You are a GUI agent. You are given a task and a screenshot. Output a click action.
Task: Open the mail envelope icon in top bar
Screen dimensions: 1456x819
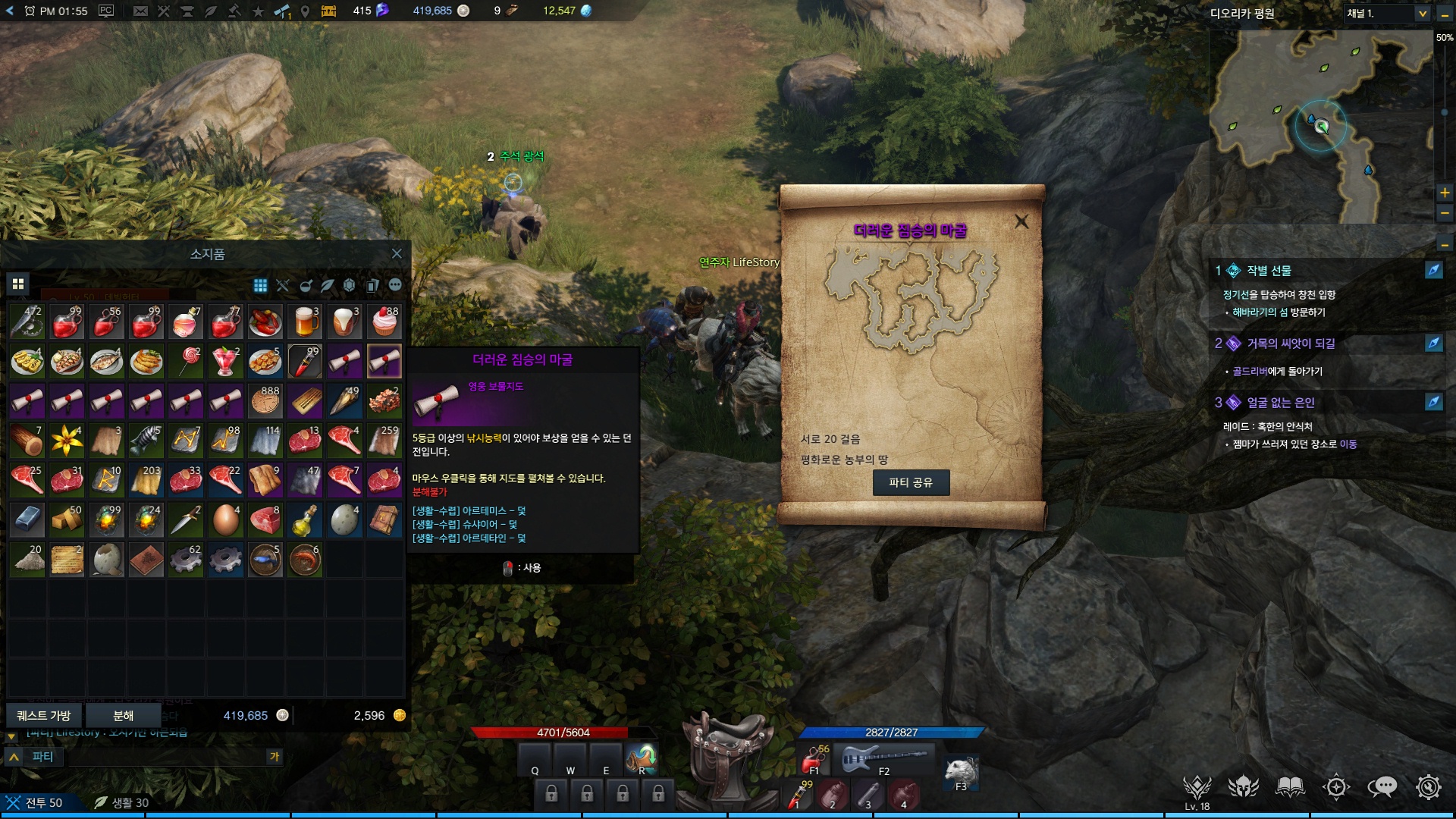tap(140, 11)
